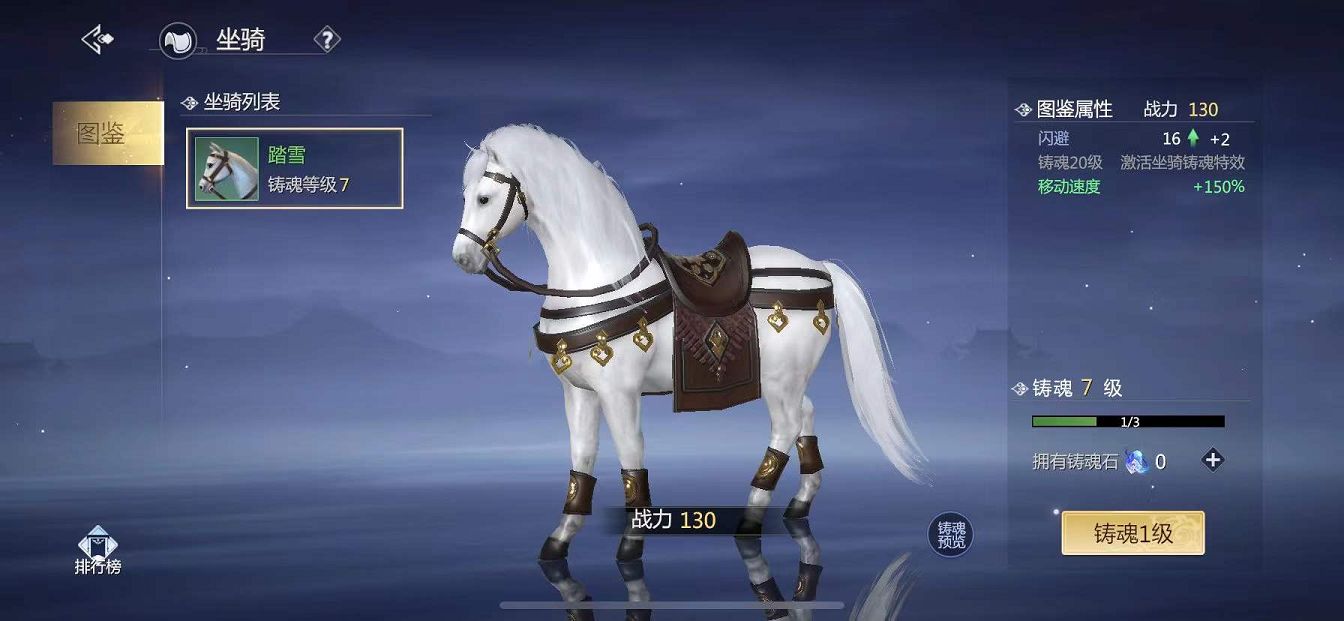Open the mount help question mark
This screenshot has width=1344, height=621.
click(327, 40)
